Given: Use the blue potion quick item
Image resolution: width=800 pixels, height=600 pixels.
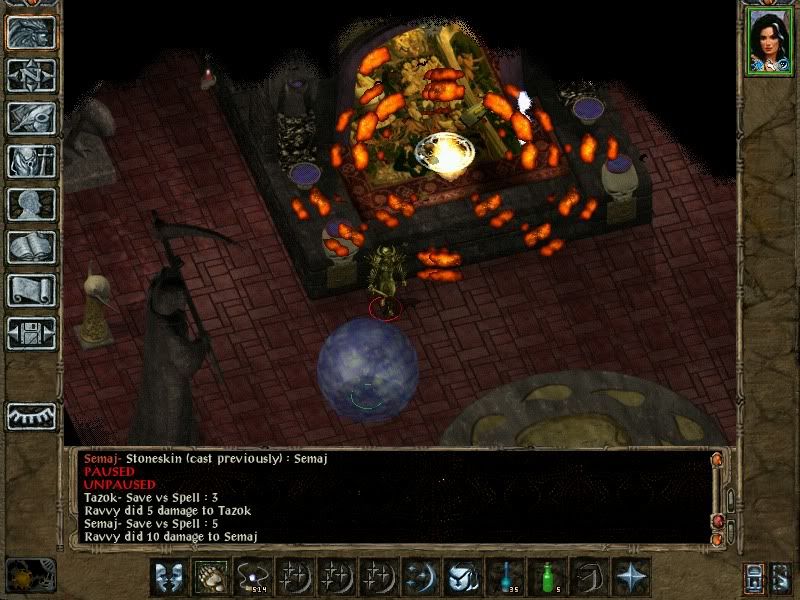Looking at the screenshot, I should tap(505, 577).
